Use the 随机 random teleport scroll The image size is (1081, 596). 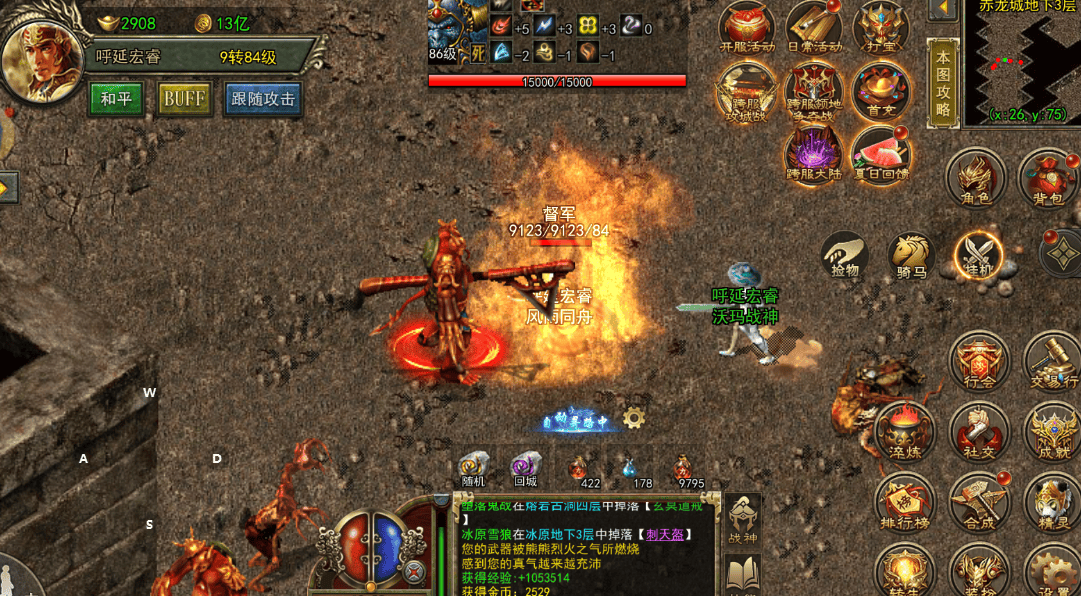tap(474, 468)
